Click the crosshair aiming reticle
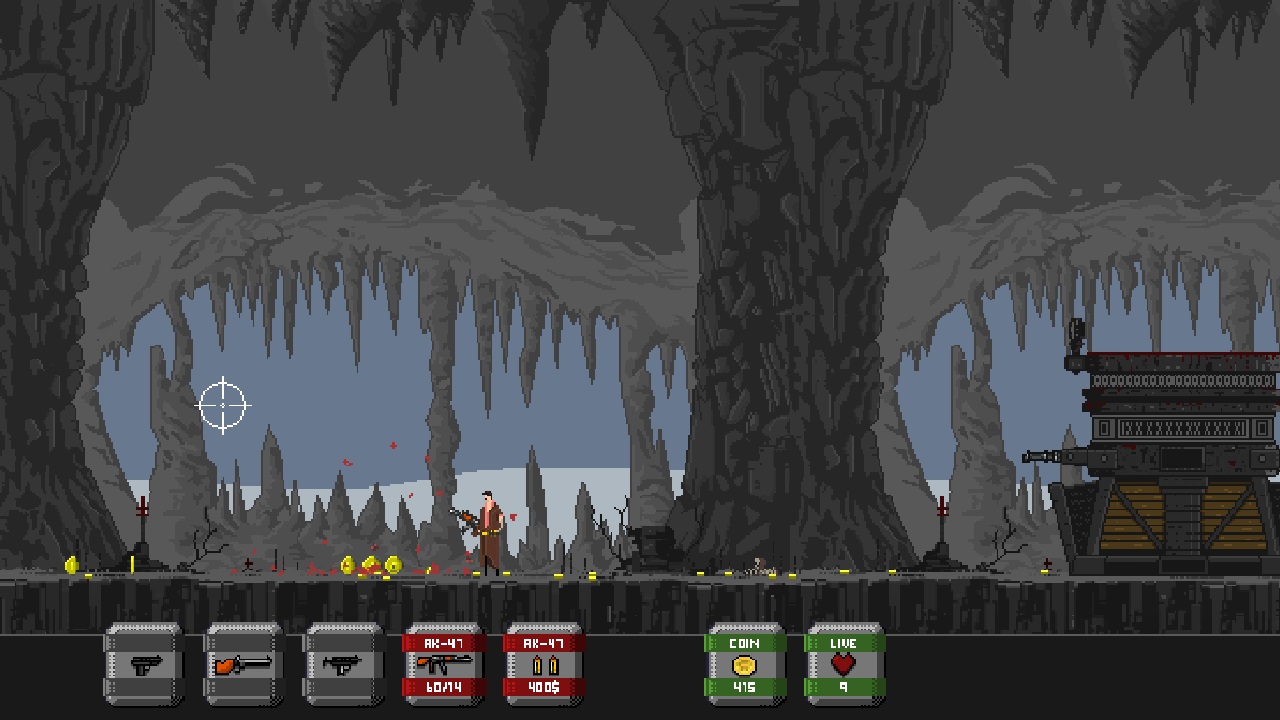1280x720 pixels. click(222, 405)
